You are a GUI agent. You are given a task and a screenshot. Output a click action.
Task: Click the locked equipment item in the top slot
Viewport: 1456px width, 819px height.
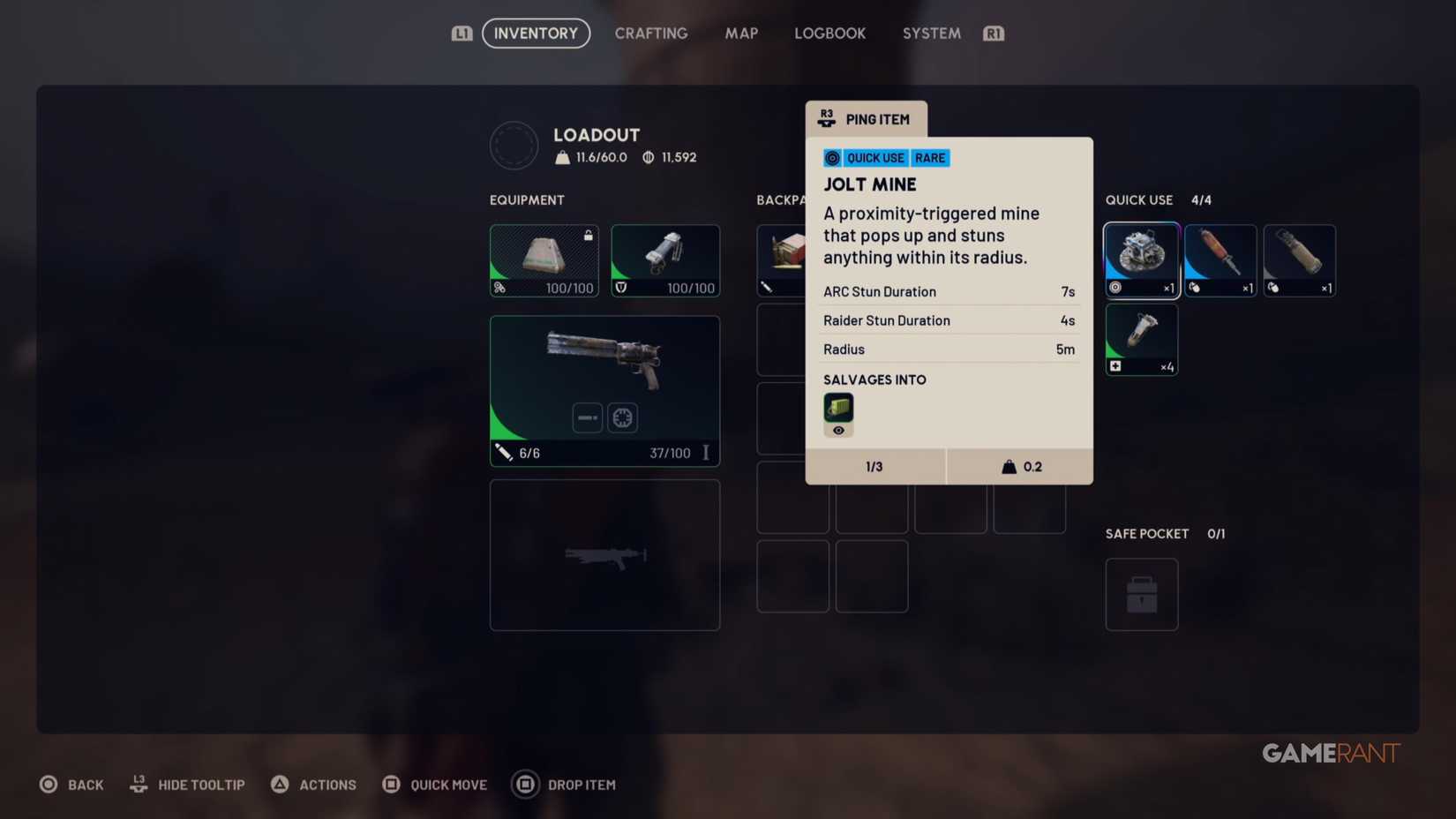point(543,259)
